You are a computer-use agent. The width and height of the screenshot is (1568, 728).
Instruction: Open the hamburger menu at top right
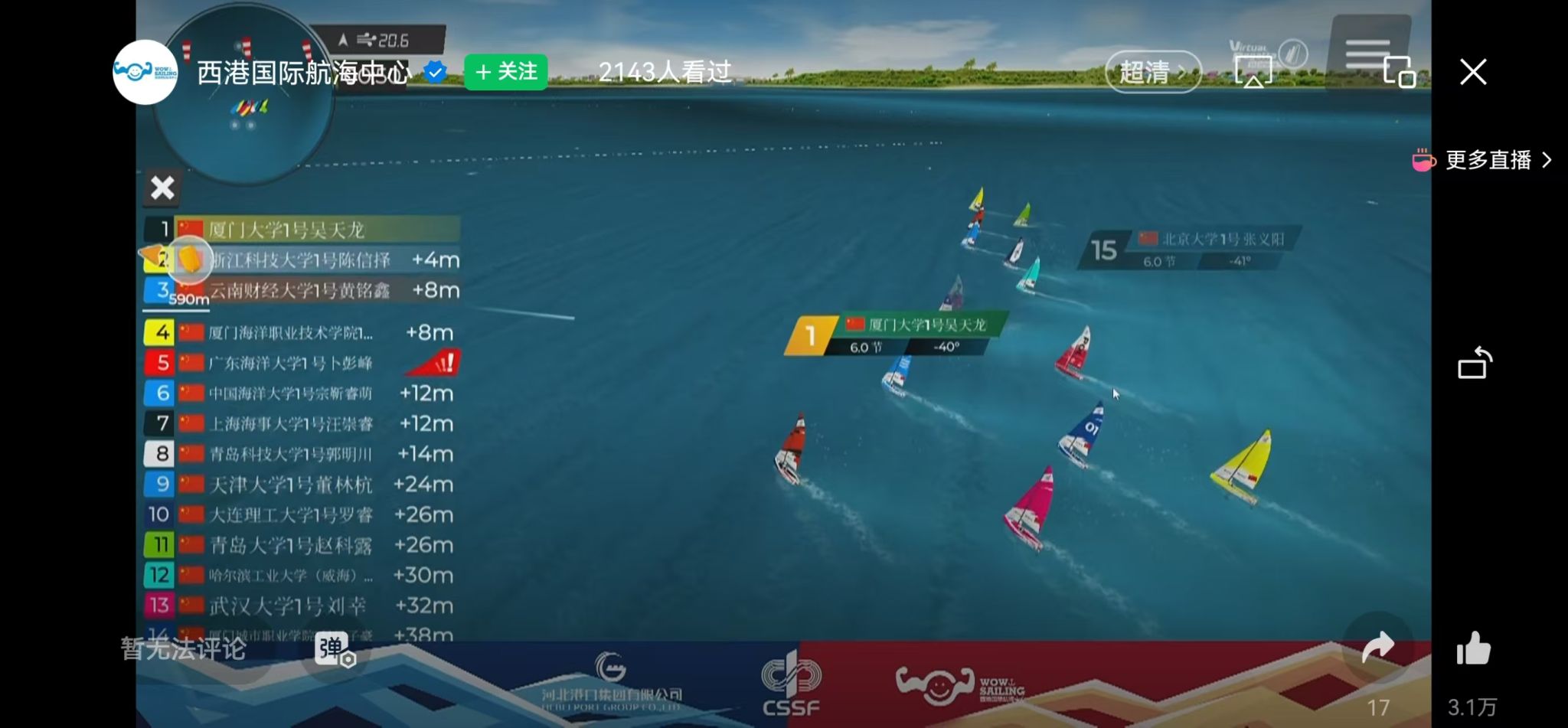[1368, 54]
